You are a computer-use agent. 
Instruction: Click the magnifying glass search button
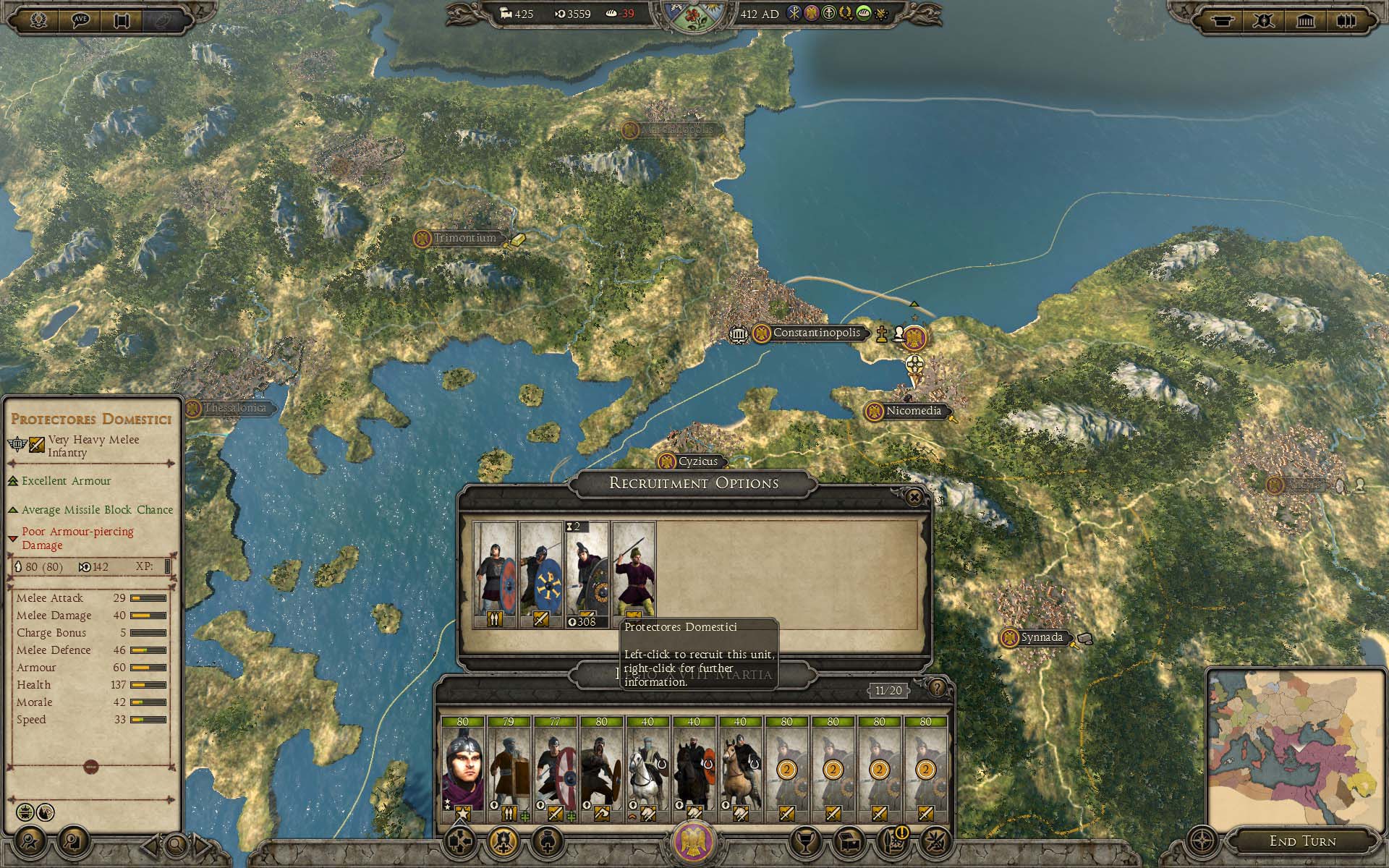(176, 844)
